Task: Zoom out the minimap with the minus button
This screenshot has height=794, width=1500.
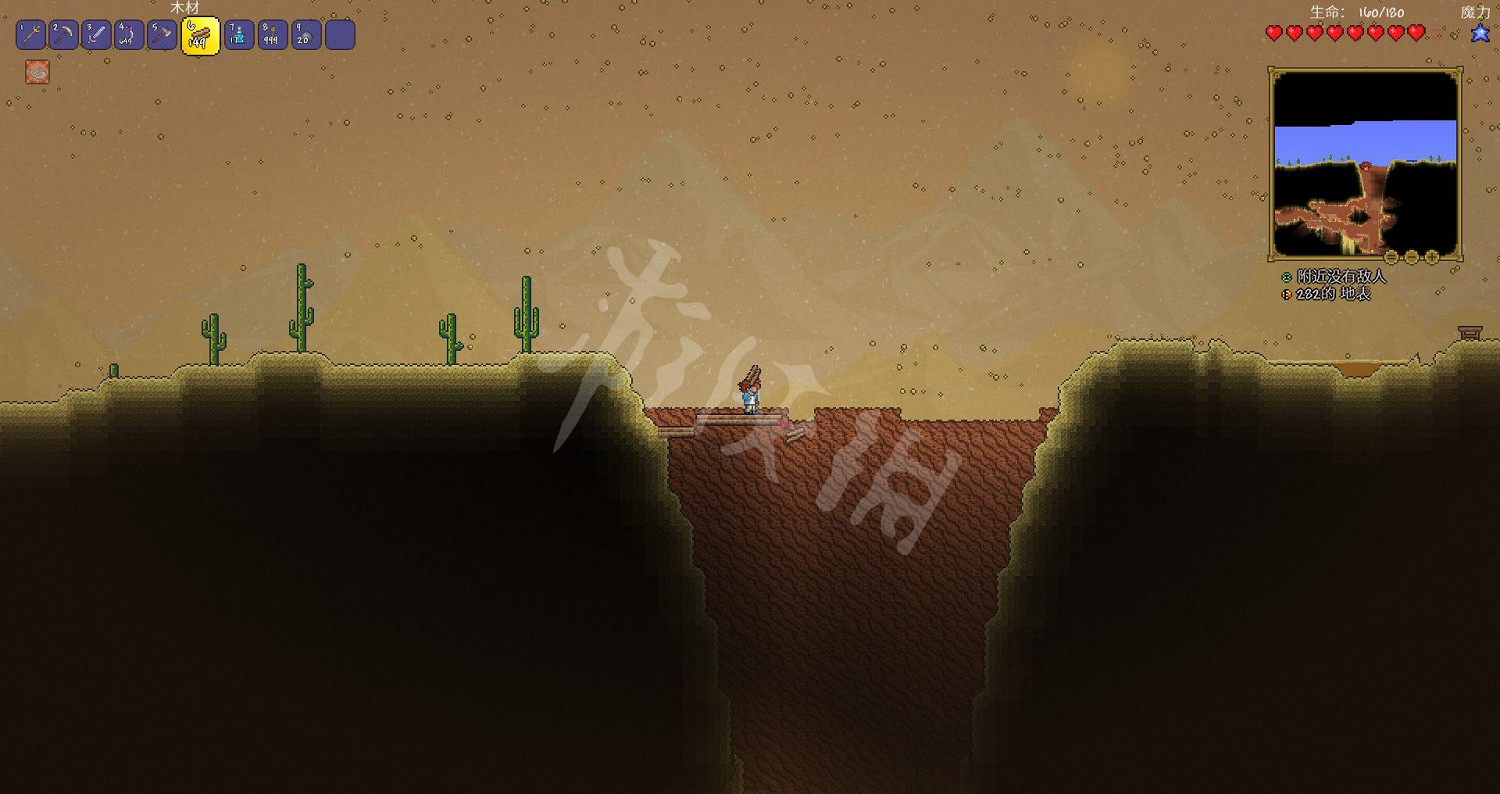Action: [1392, 257]
